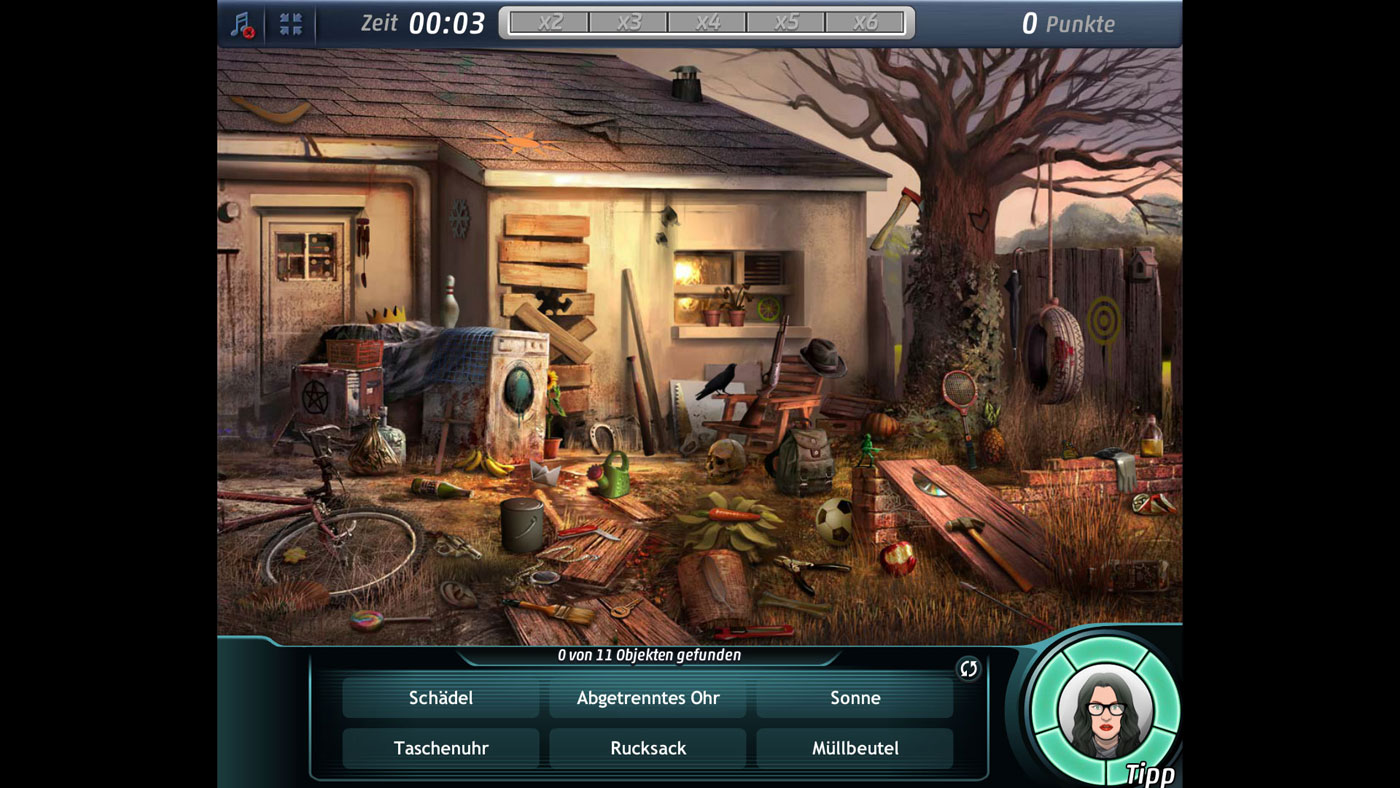Choose the Müllbeutel list entry
The width and height of the screenshot is (1400, 788).
(x=855, y=748)
